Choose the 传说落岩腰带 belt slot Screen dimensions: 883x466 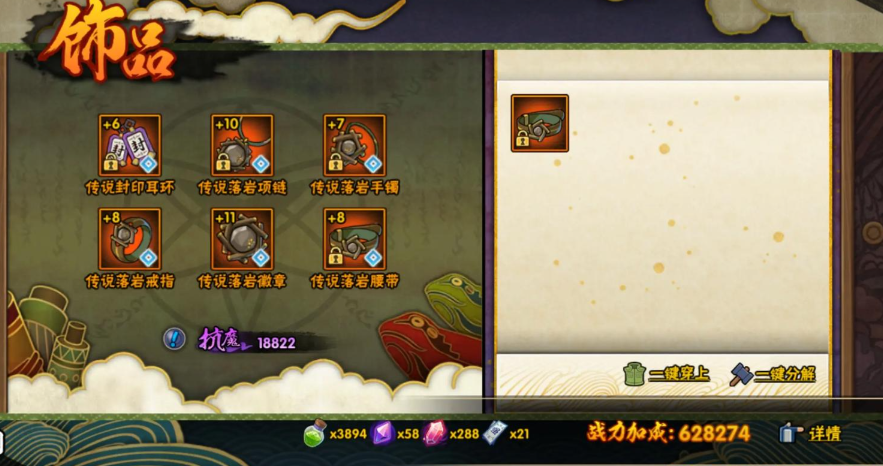point(355,239)
